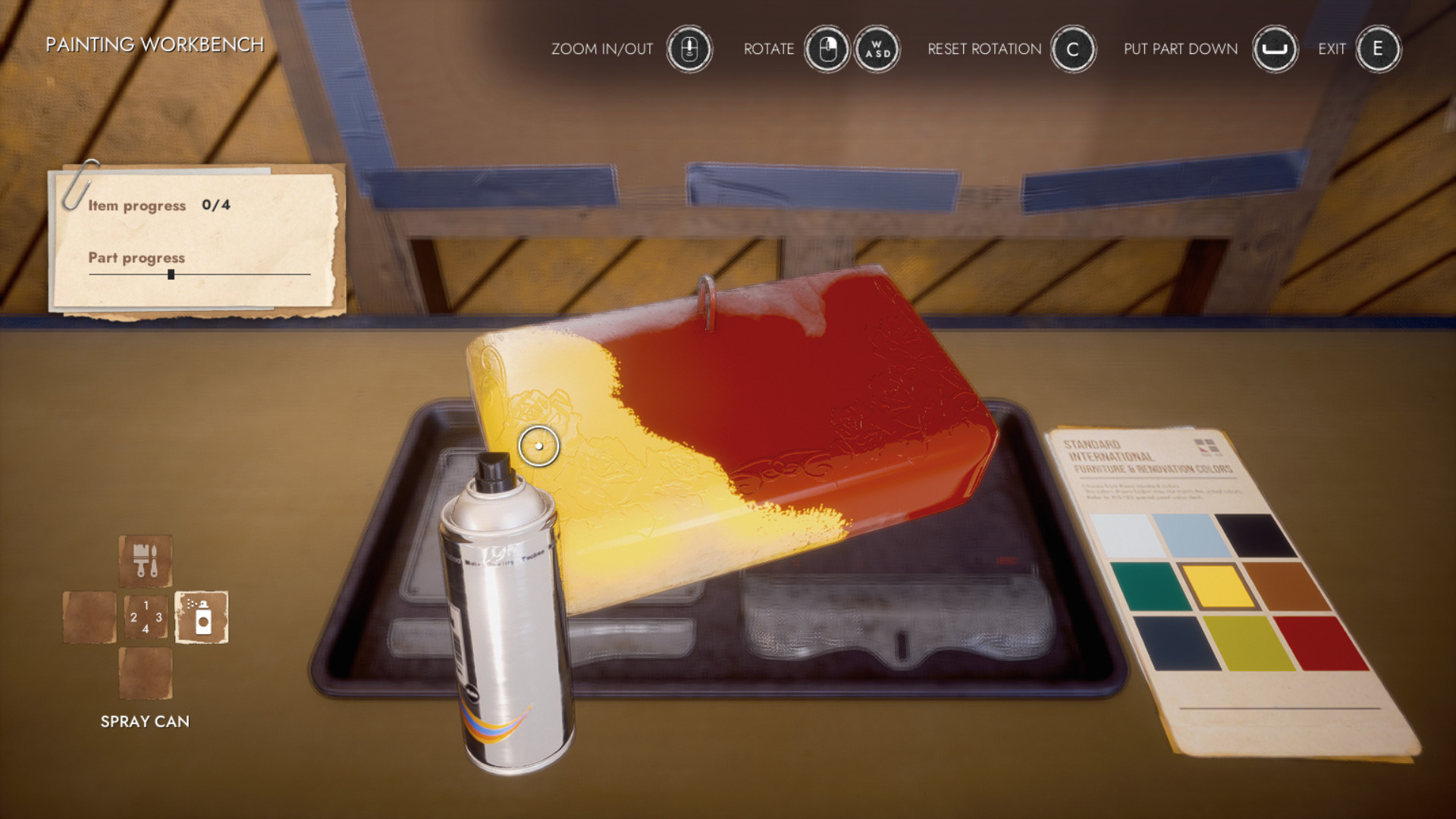
Task: Select the olive yellow color swatch
Action: click(1248, 642)
